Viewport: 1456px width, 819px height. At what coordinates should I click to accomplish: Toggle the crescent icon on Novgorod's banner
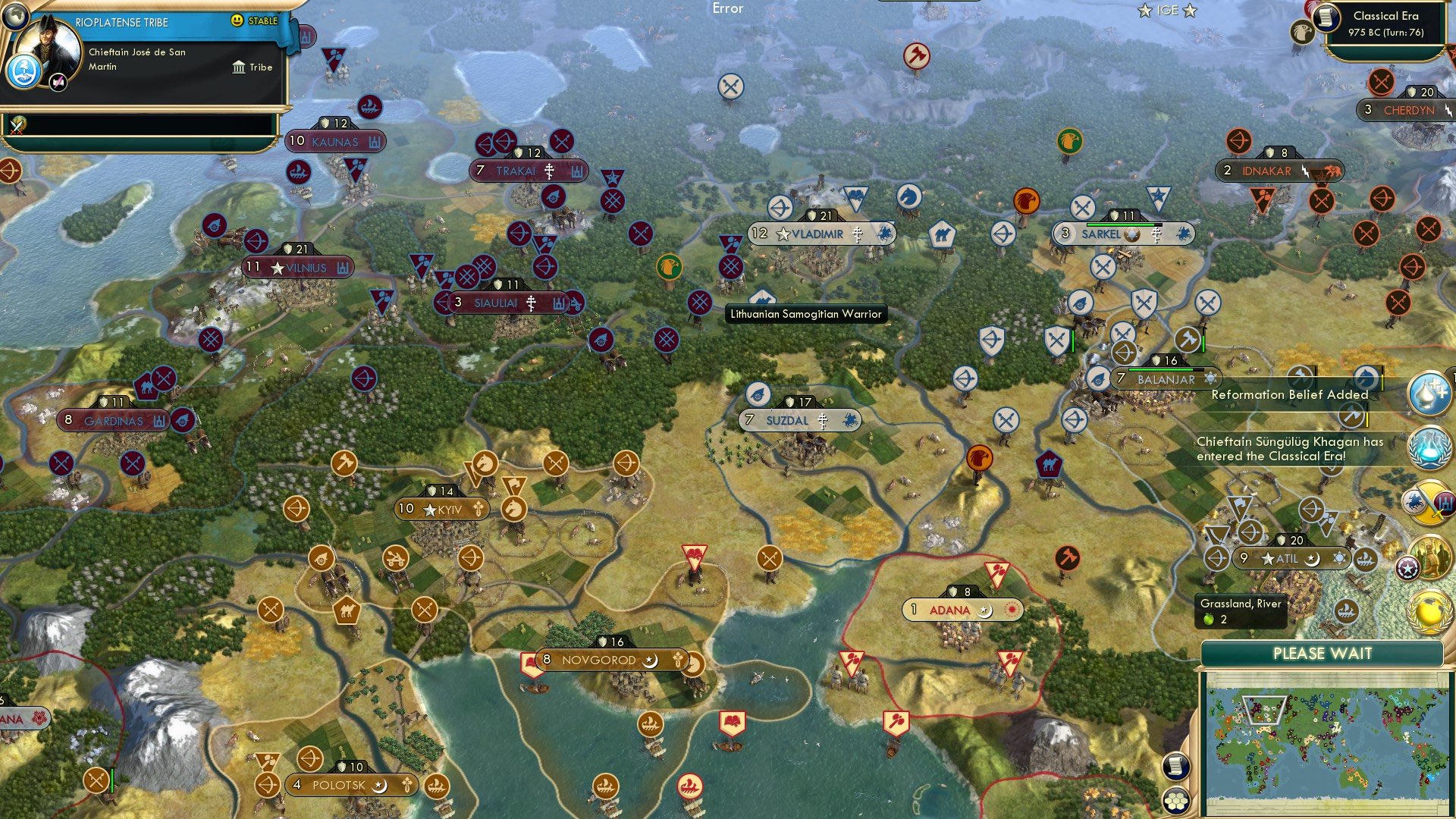(649, 661)
